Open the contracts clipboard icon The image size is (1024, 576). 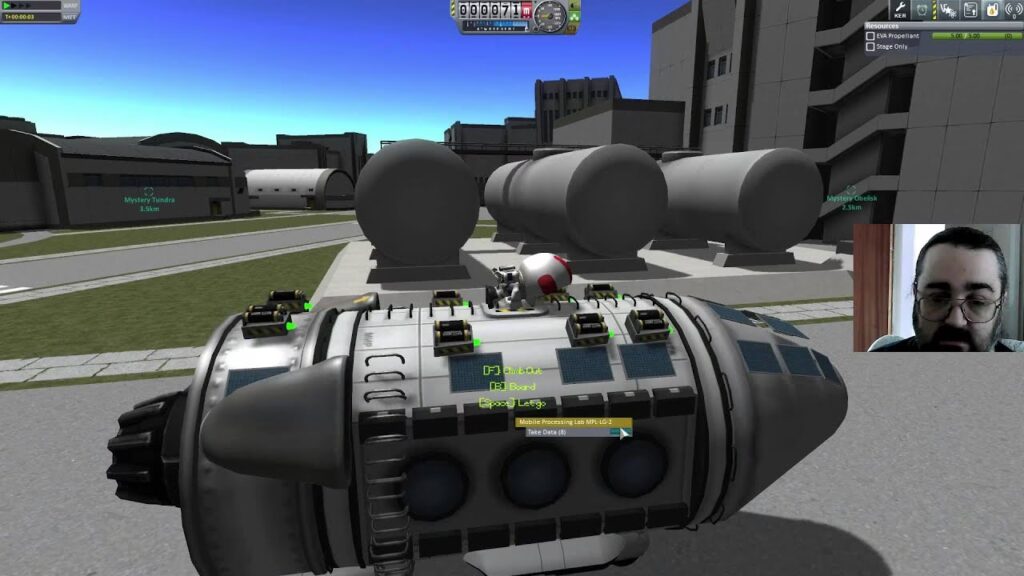tap(970, 10)
